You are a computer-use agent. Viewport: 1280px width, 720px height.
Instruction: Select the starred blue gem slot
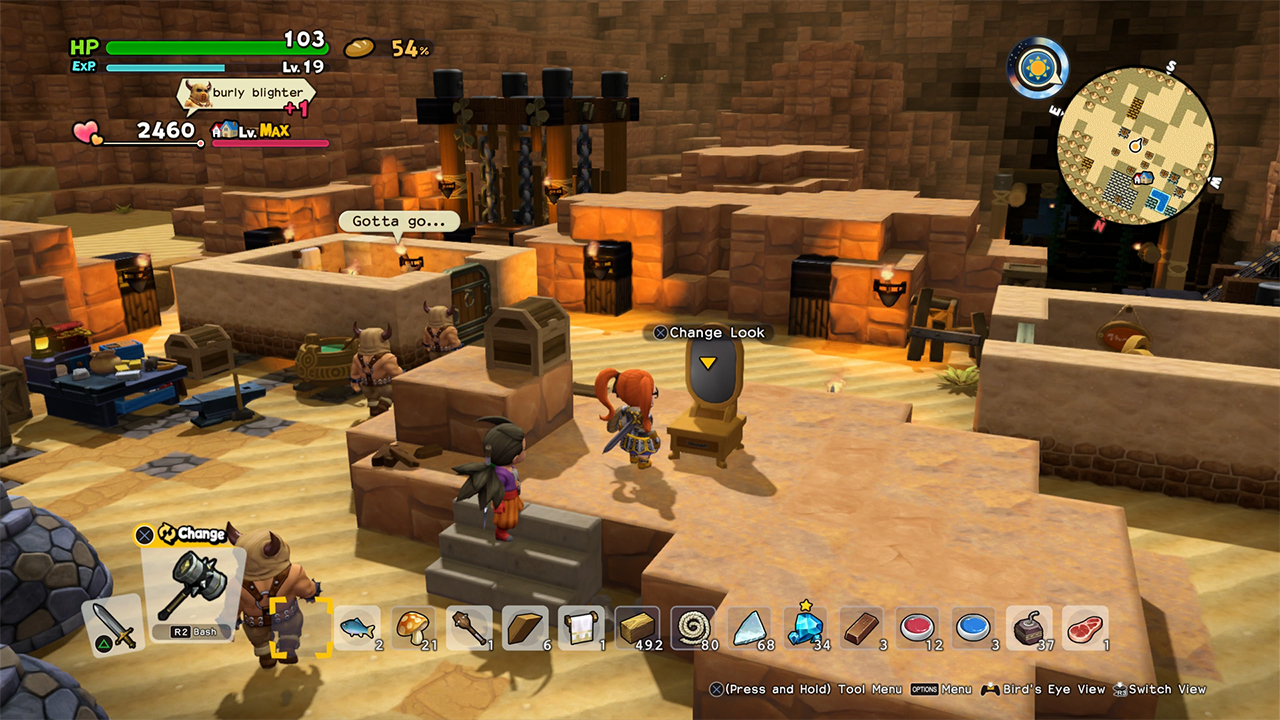click(805, 628)
